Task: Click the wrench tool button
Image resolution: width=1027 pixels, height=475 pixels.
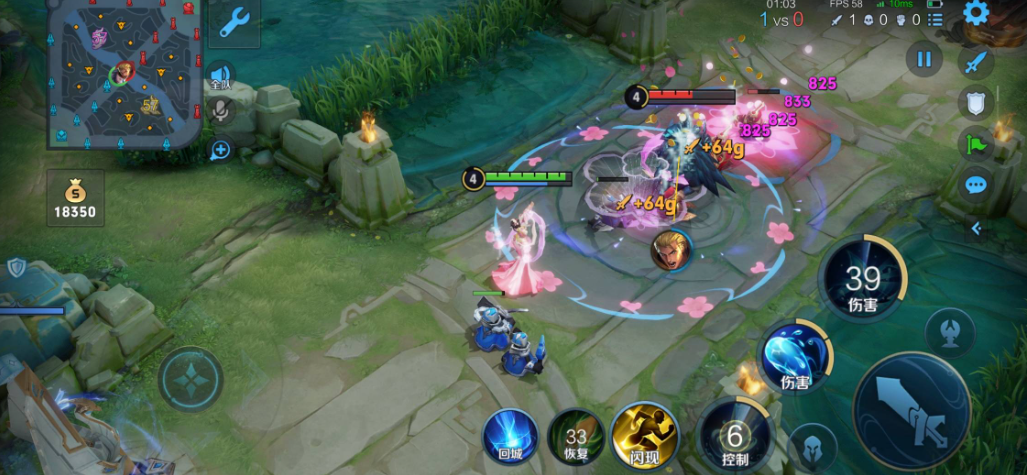Action: coord(235,22)
